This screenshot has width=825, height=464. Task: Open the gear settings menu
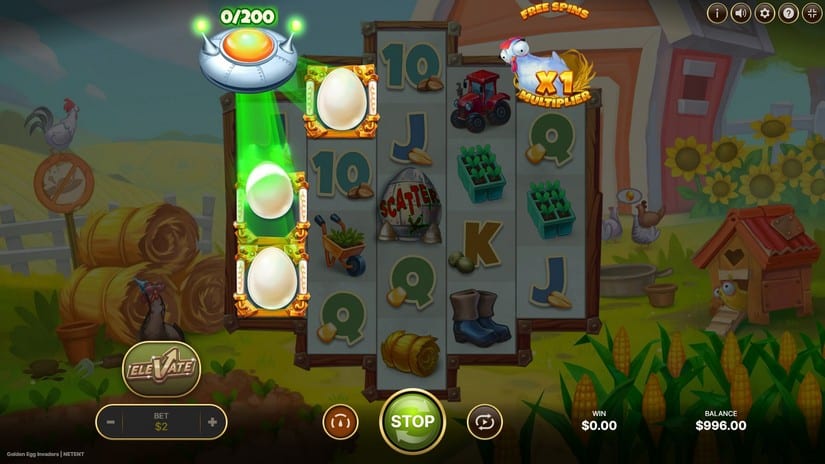pyautogui.click(x=765, y=13)
